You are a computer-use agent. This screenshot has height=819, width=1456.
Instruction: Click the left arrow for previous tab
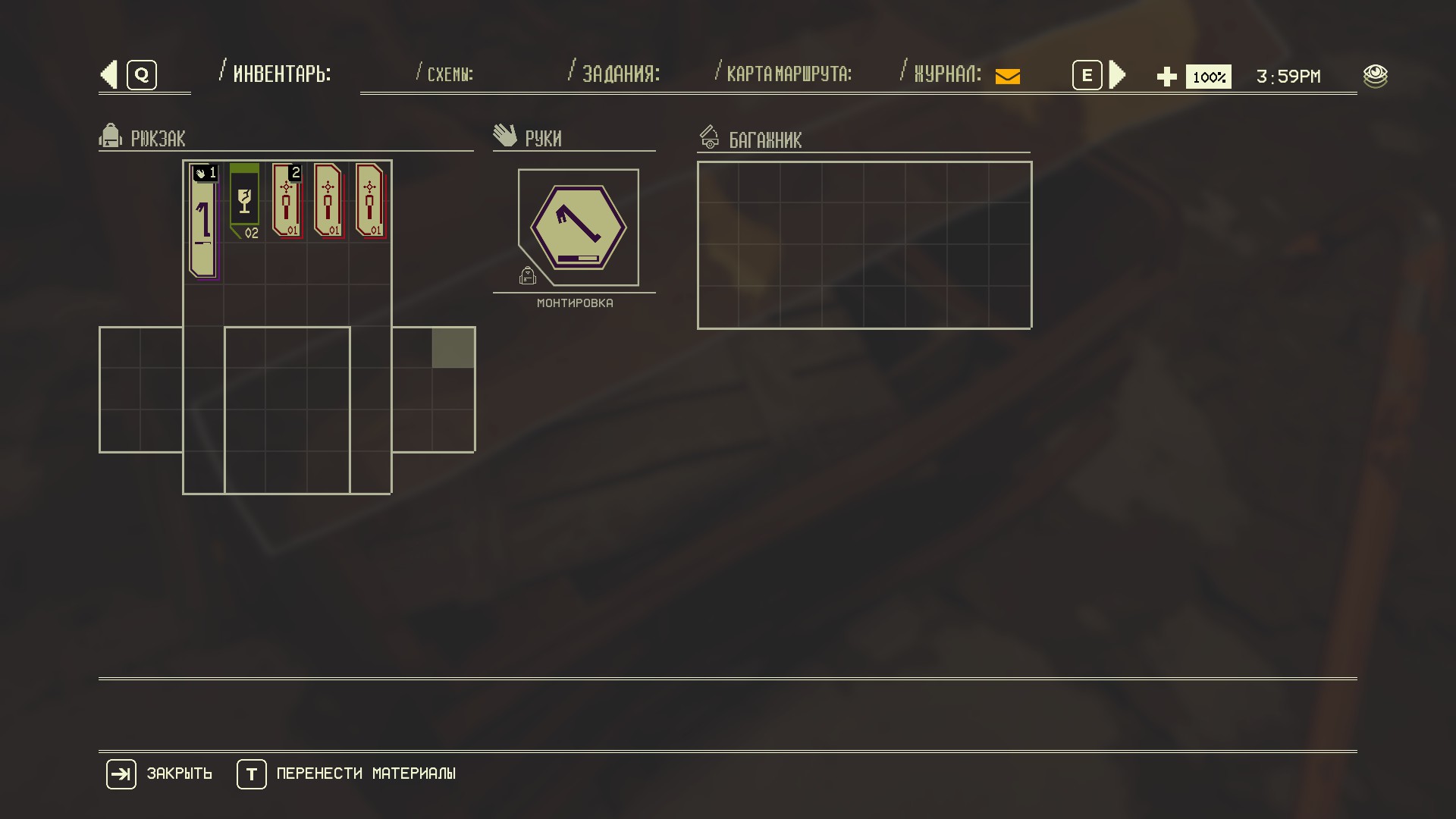tap(109, 75)
